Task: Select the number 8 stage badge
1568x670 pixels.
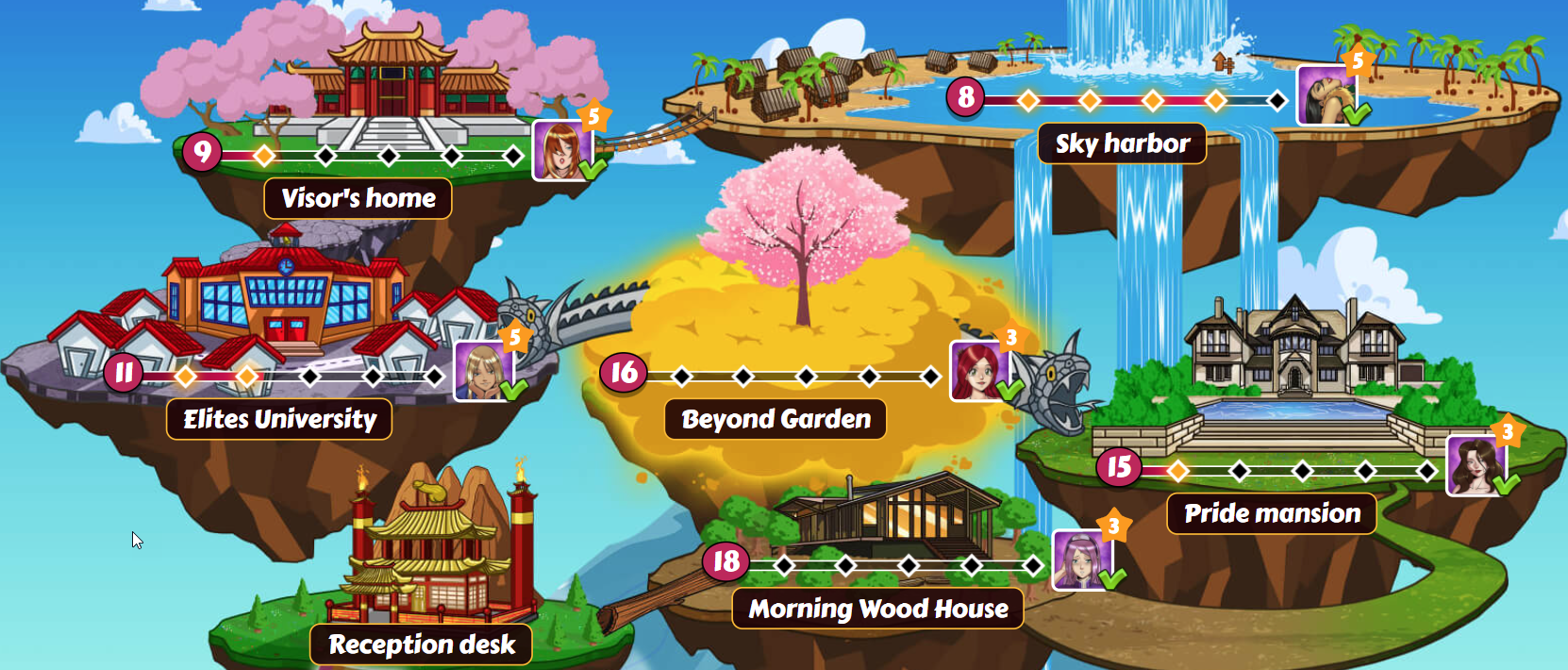Action: coord(966,97)
